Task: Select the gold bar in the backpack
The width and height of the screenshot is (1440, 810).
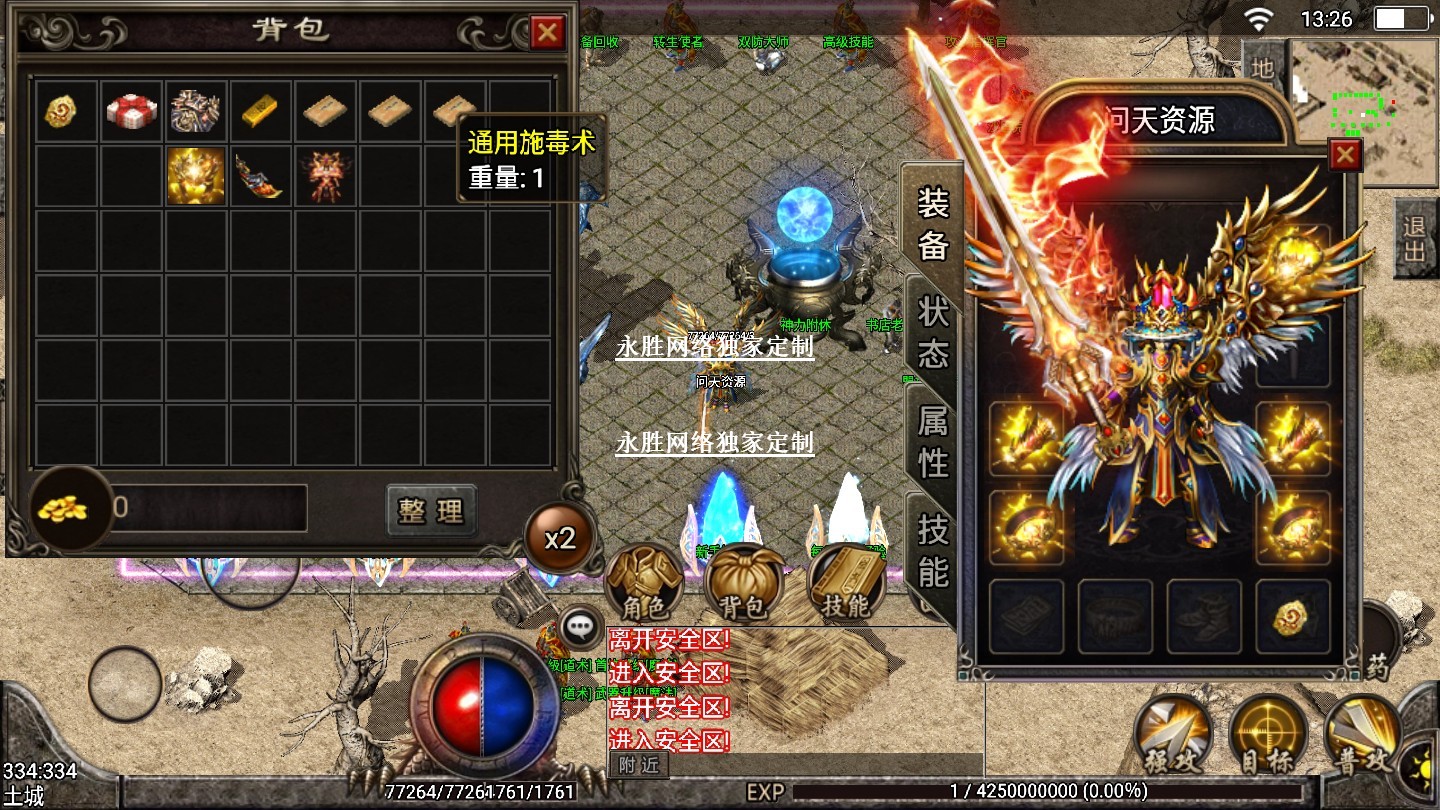Action: [260, 111]
